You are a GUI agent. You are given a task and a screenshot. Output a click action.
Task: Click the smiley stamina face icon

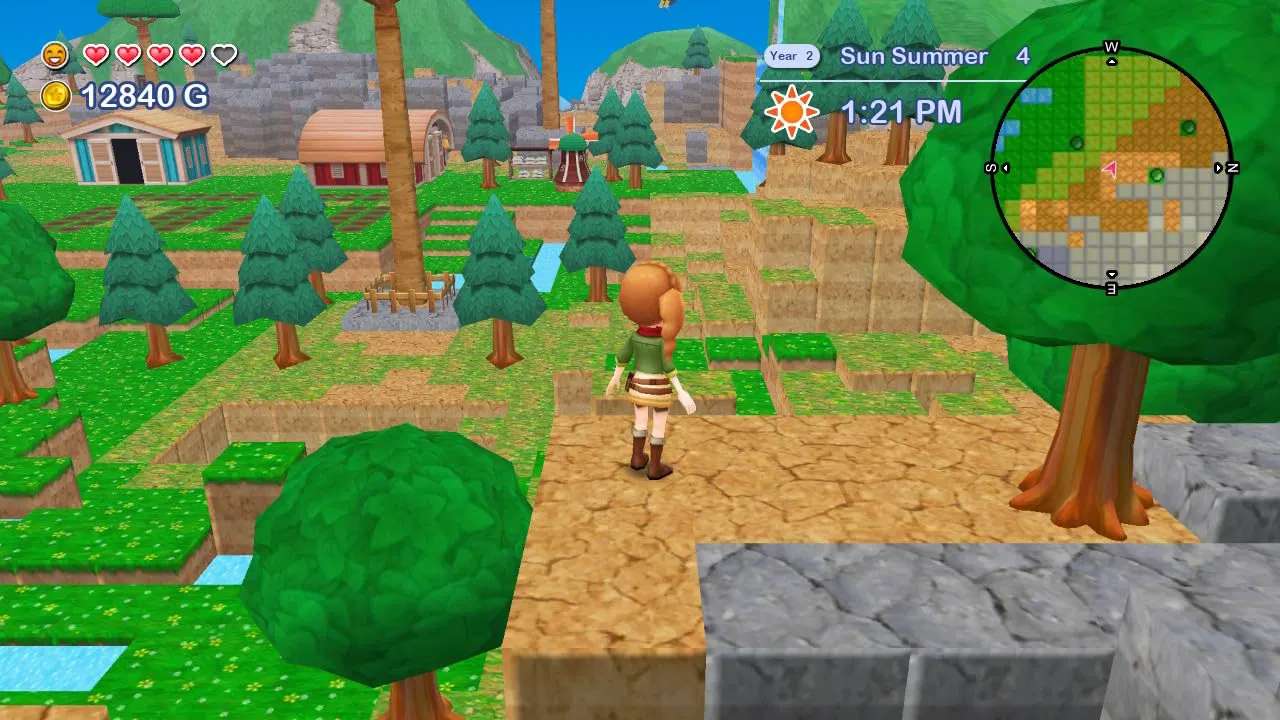click(55, 53)
